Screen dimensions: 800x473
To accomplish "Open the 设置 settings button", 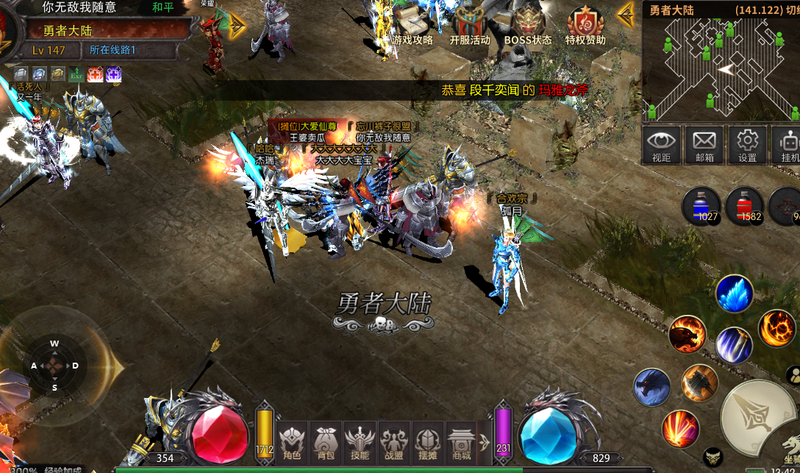I will [x=747, y=145].
